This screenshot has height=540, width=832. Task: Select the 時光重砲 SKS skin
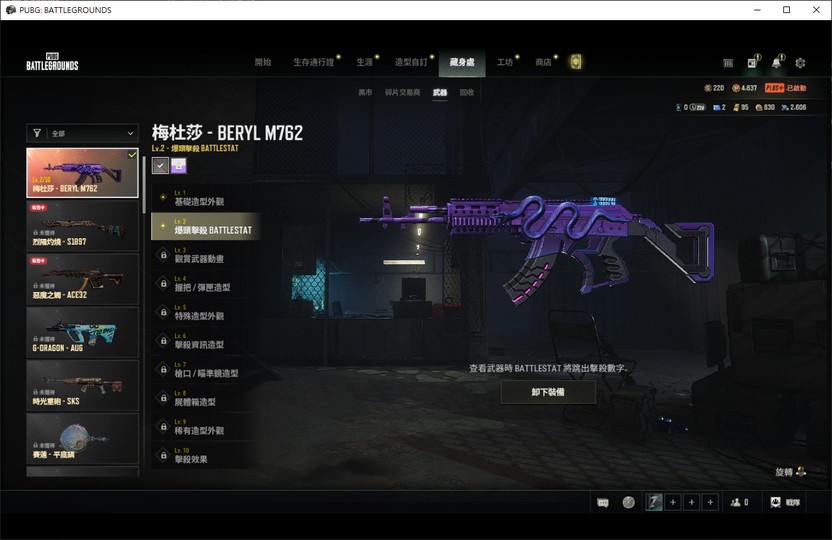click(x=83, y=385)
